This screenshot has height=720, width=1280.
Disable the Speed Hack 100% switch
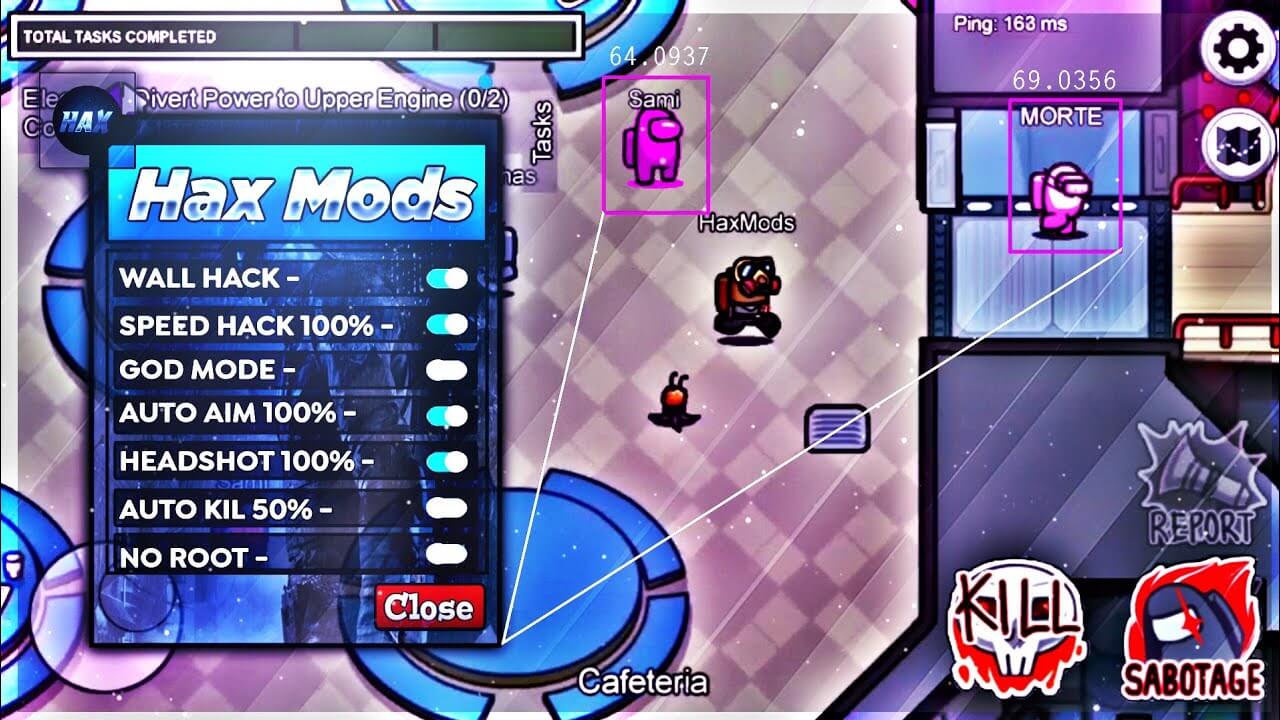449,324
